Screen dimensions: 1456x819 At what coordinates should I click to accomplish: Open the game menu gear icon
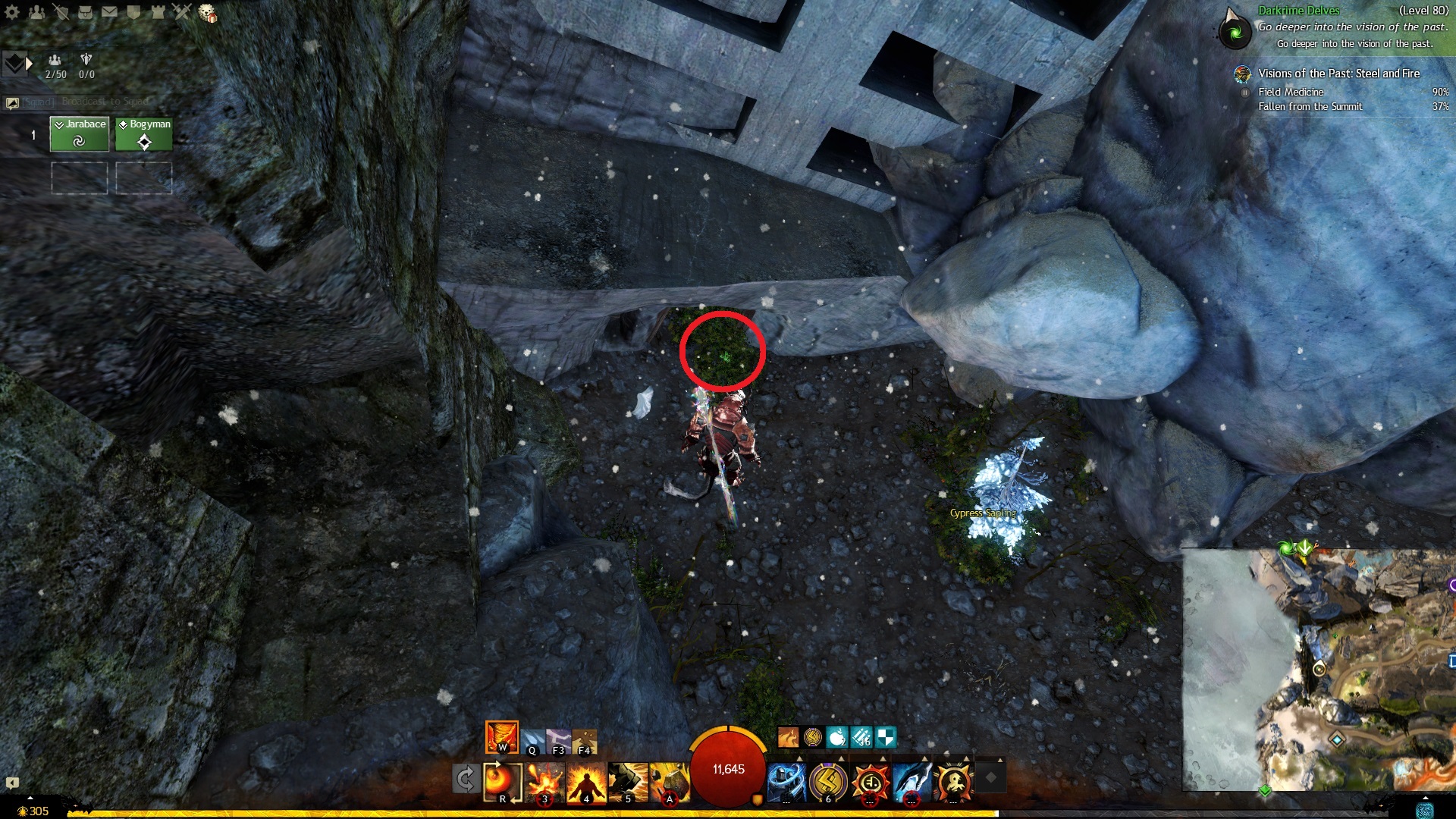12,11
